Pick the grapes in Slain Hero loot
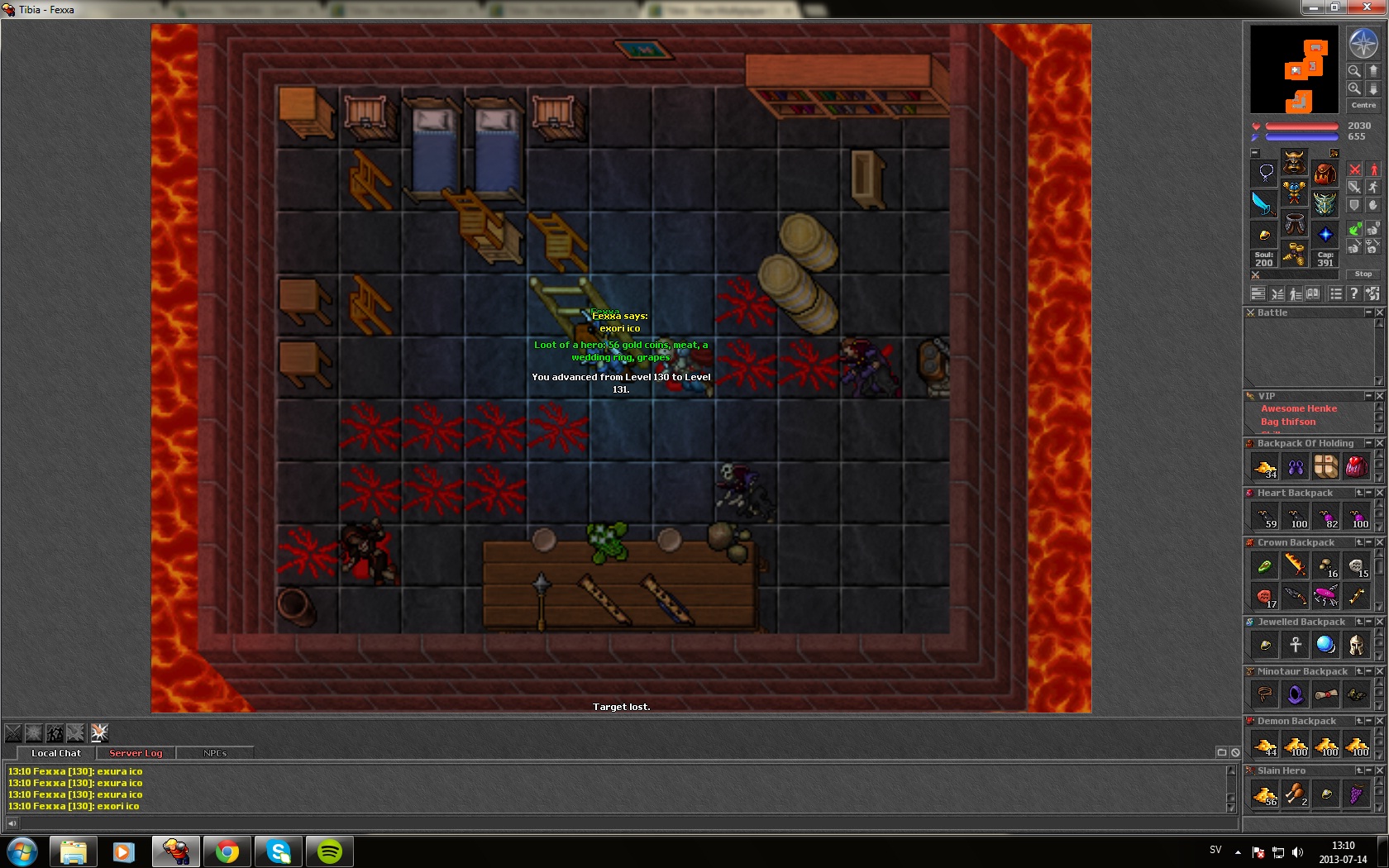Screen dimensions: 1389x868 point(1356,794)
